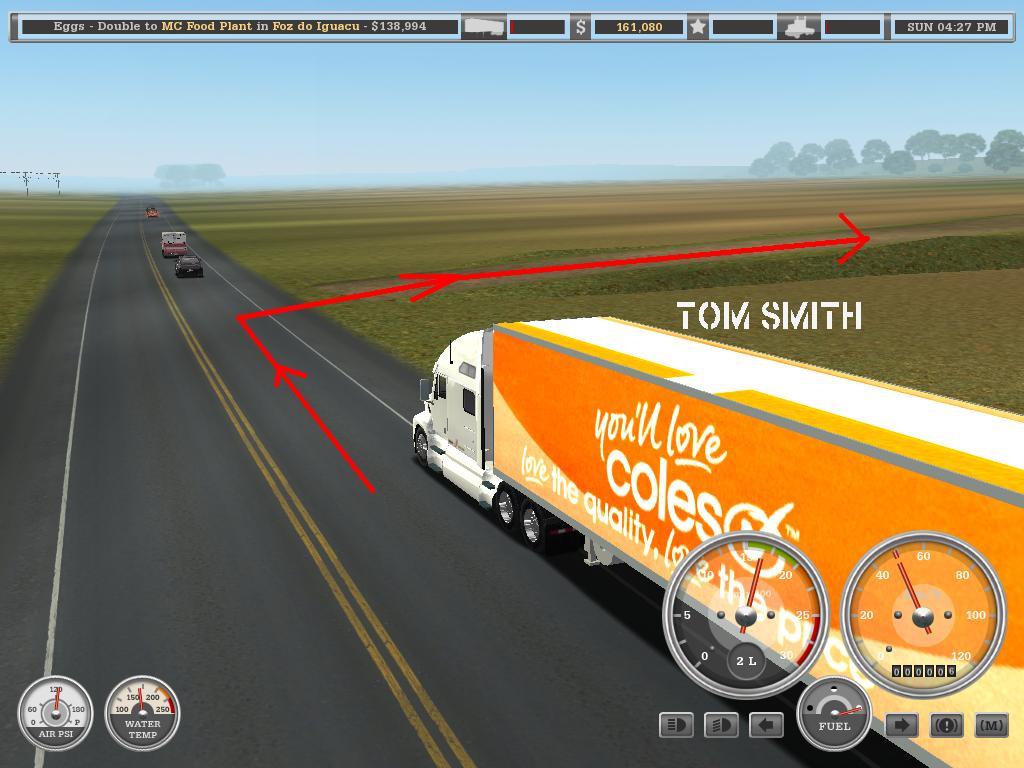This screenshot has height=768, width=1024.
Task: Activate the left turn signal arrow
Action: (766, 725)
